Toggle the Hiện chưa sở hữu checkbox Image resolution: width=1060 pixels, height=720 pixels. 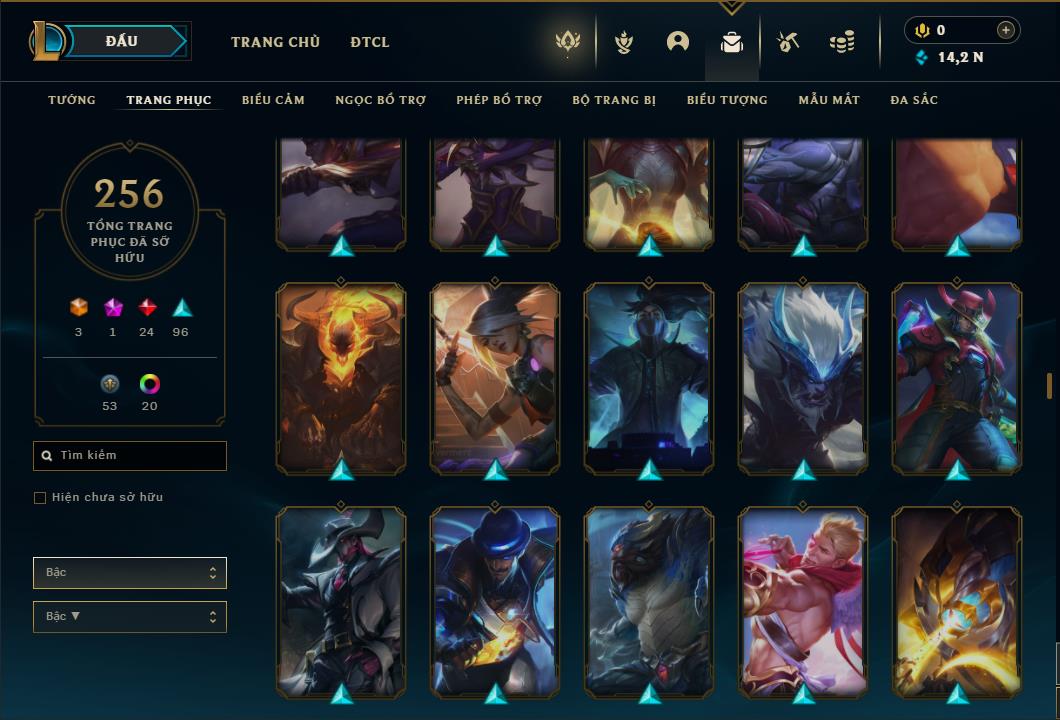point(40,498)
